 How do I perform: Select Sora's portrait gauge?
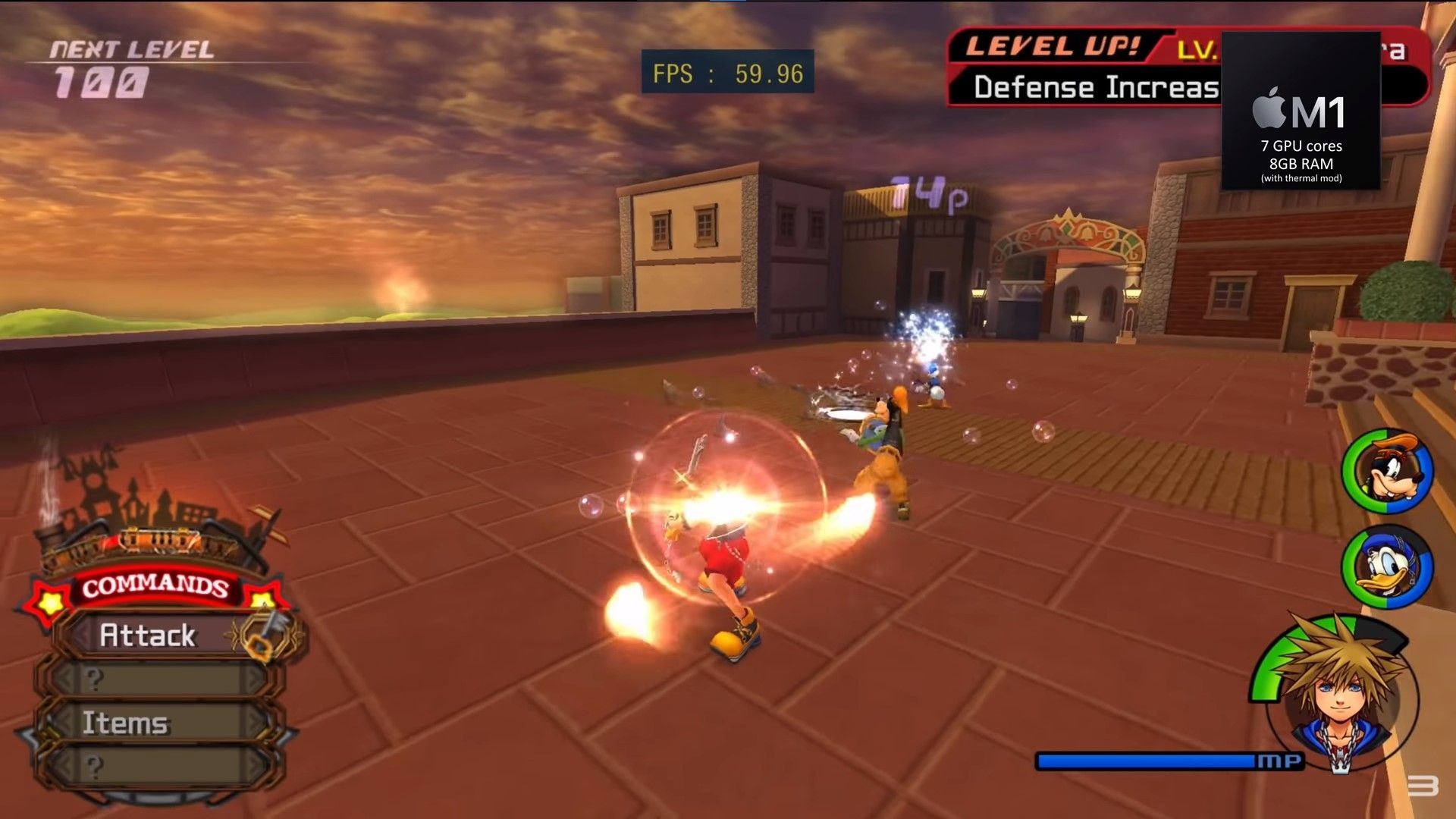coord(1339,694)
